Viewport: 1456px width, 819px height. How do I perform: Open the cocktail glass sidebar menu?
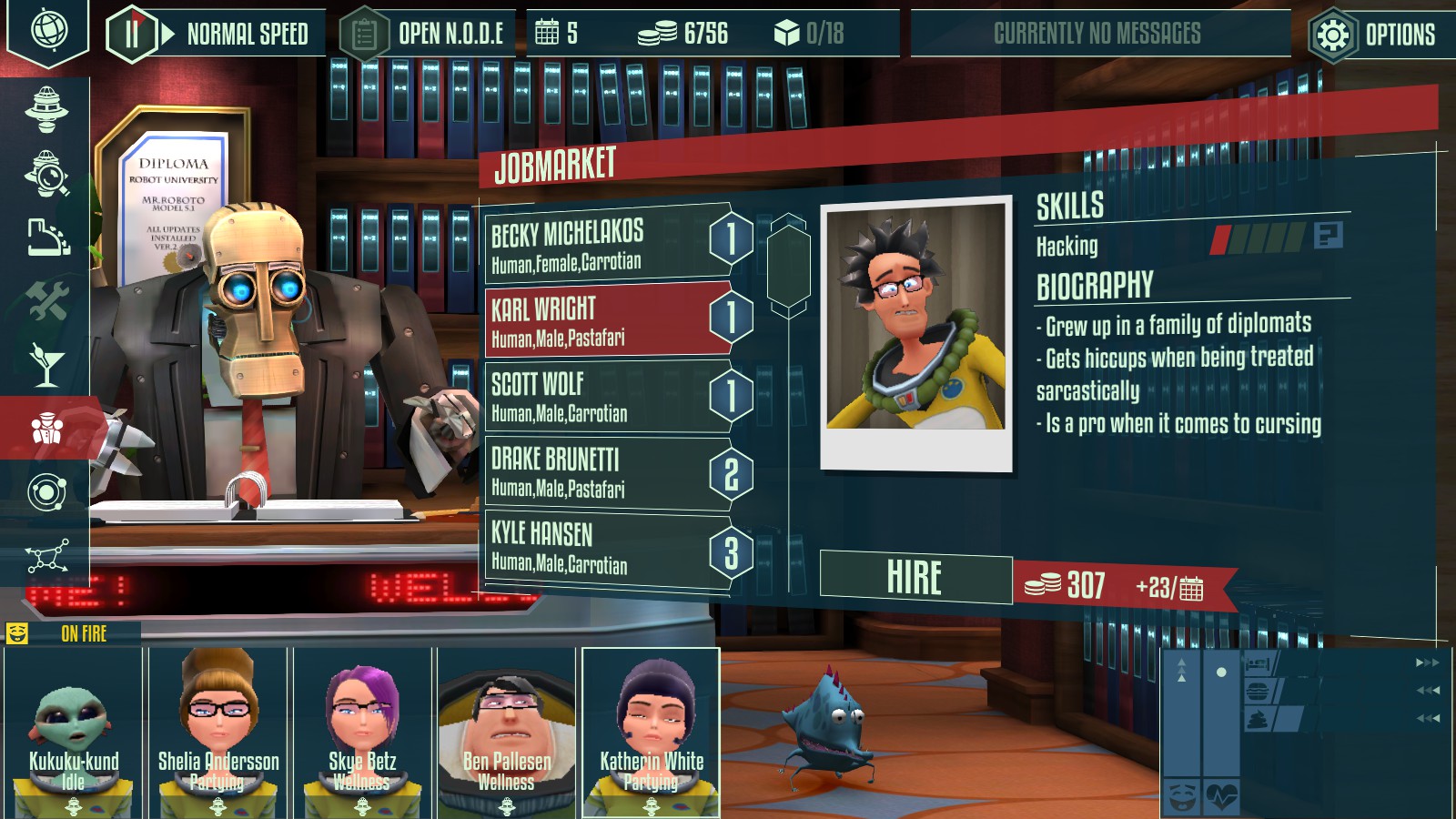point(46,364)
